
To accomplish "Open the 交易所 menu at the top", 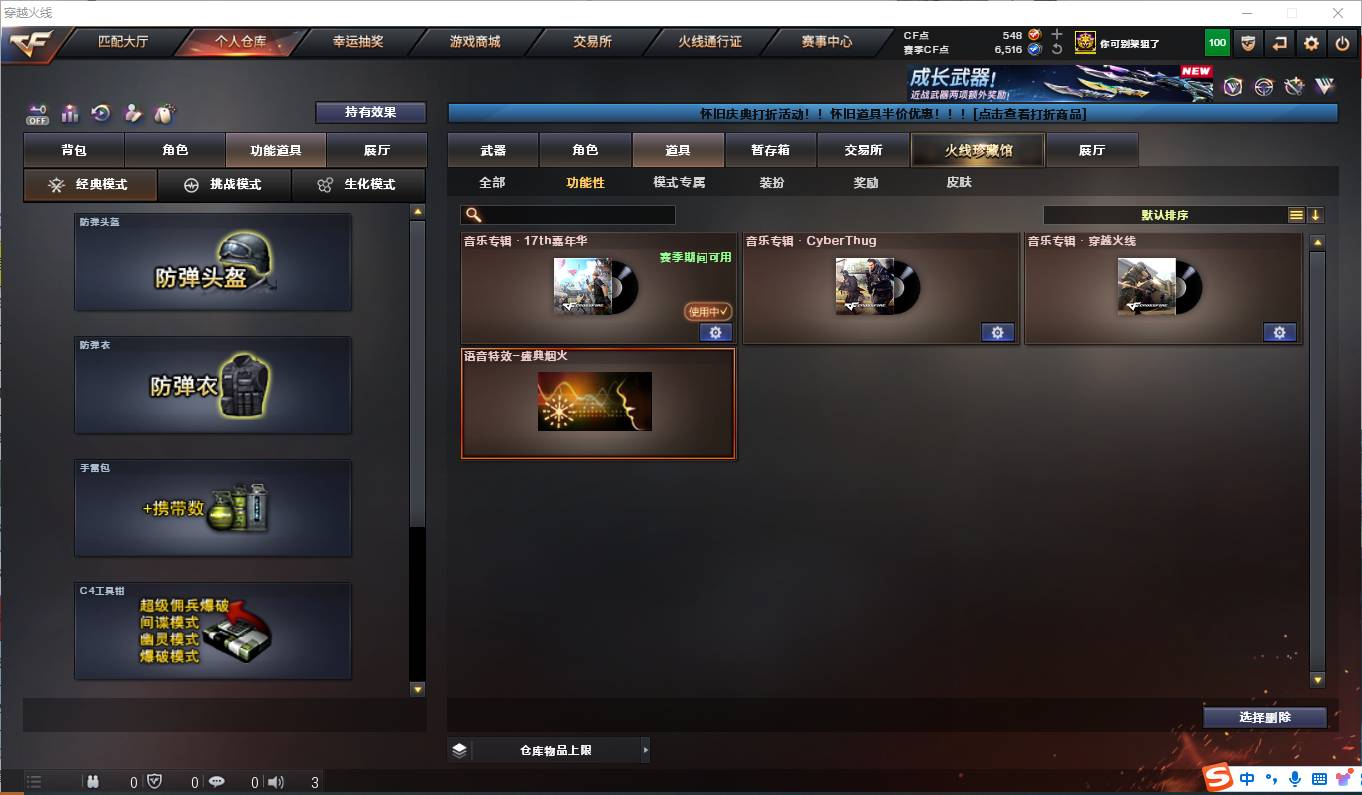I will pyautogui.click(x=591, y=42).
